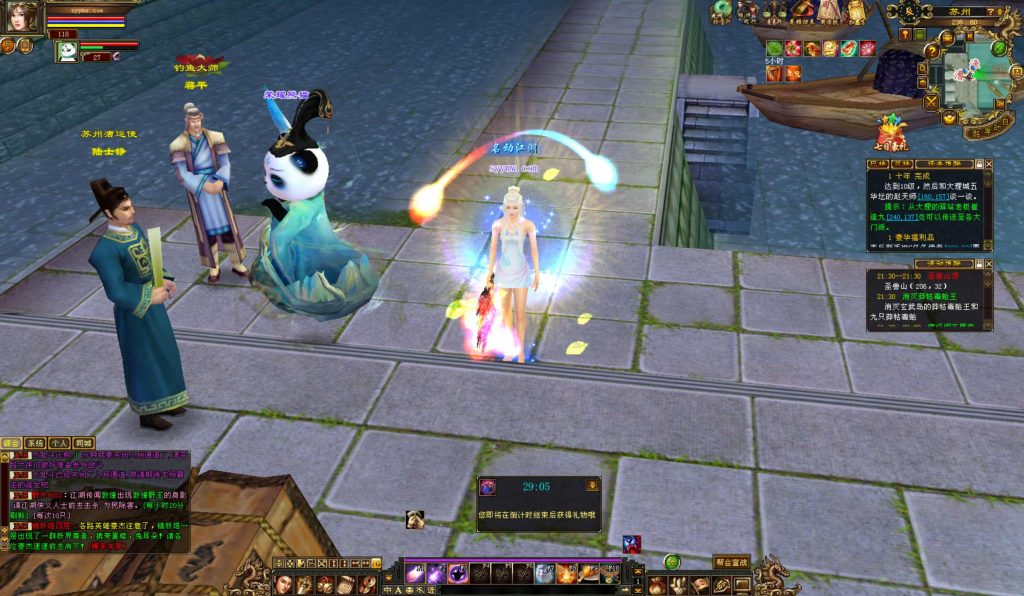Click the crossed swords button beside minimap

[932, 101]
